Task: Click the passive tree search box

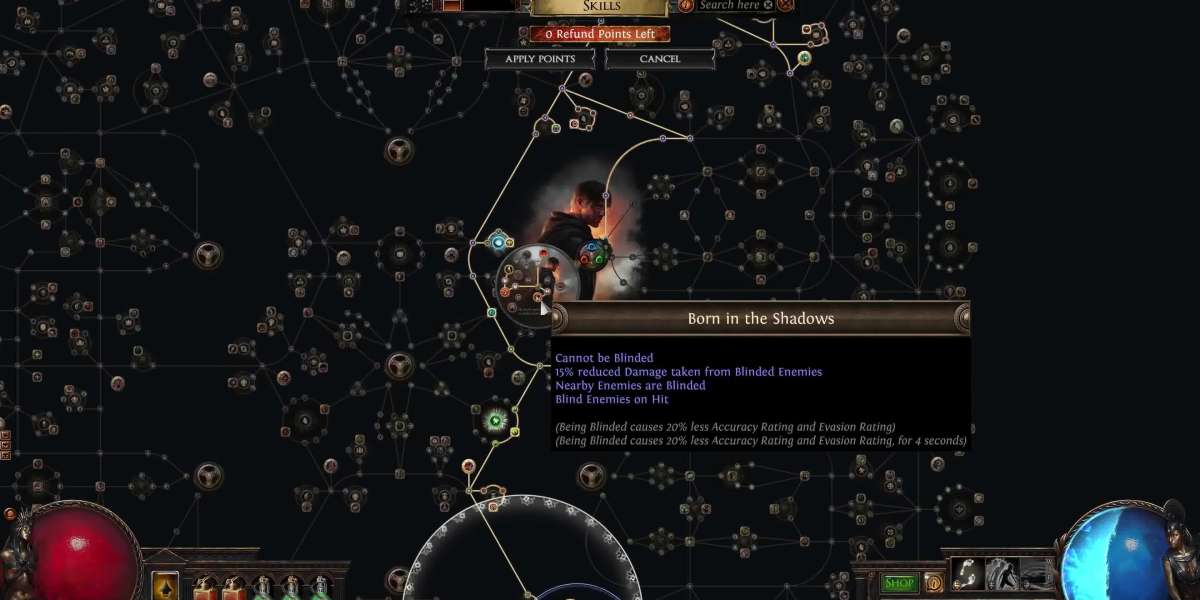Action: [x=729, y=5]
